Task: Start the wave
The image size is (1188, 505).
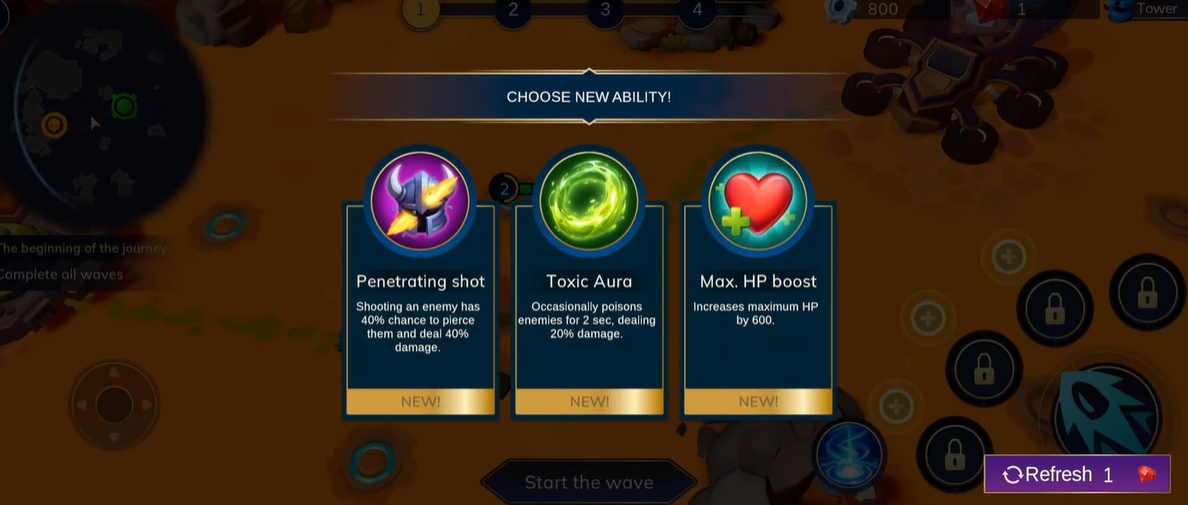Action: pyautogui.click(x=588, y=482)
